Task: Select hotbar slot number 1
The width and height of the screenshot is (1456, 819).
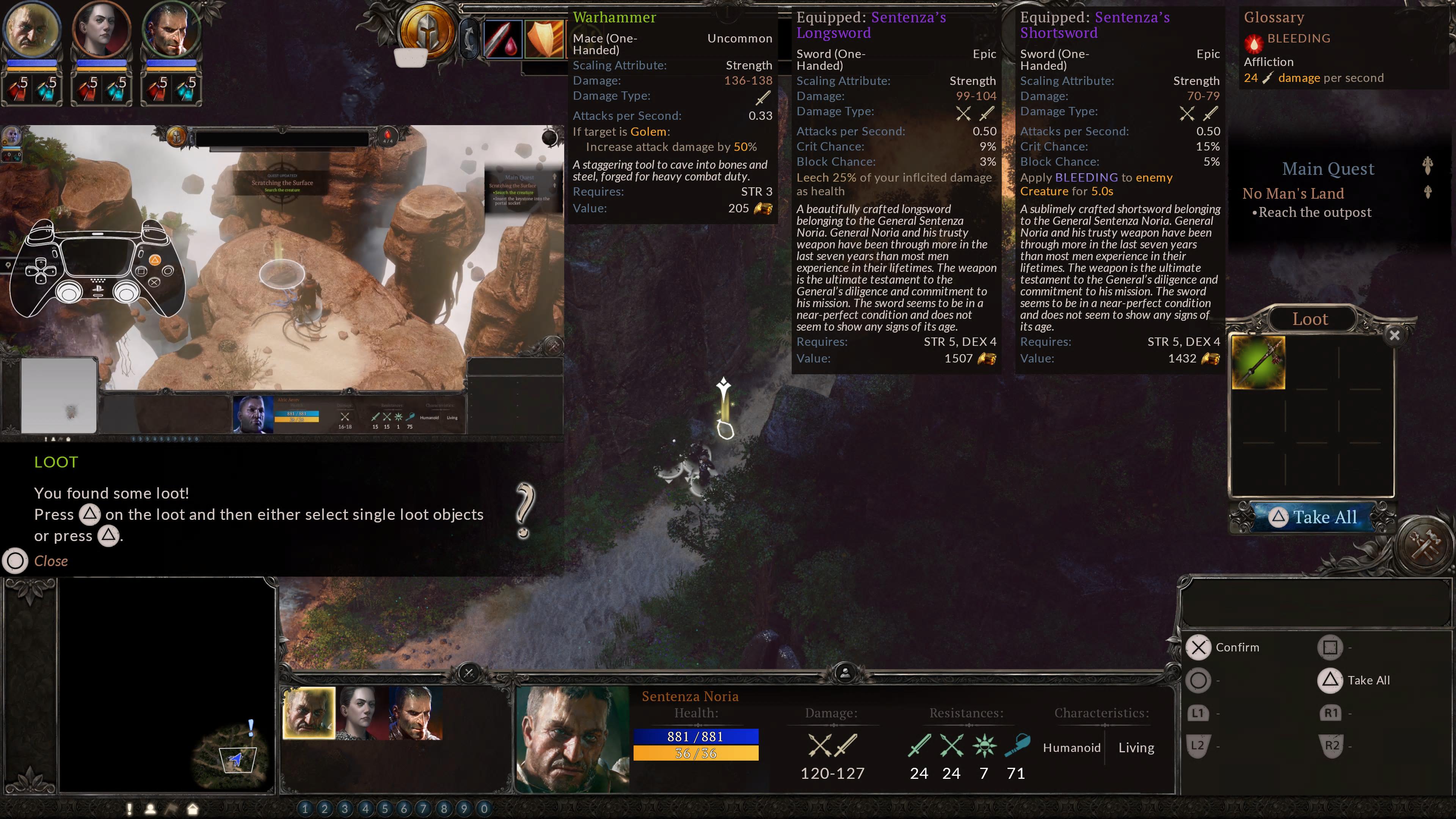Action: coord(305,808)
